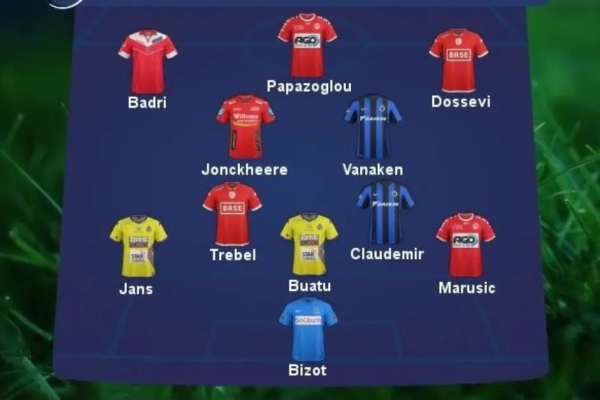Select defender Jans's yellow shirt

pos(138,246)
